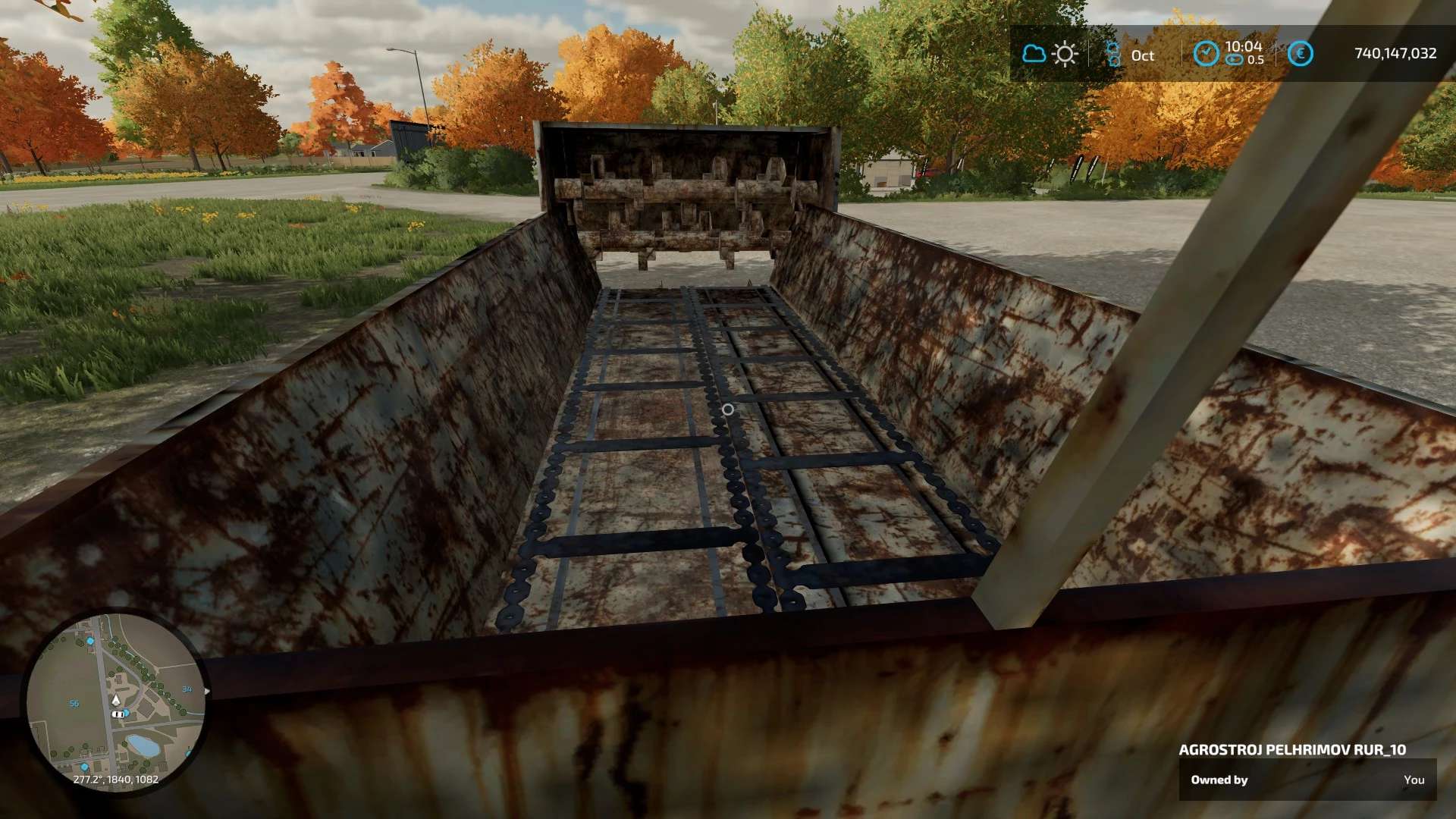Viewport: 1456px width, 819px height.
Task: Click the euro money icon
Action: (1300, 54)
